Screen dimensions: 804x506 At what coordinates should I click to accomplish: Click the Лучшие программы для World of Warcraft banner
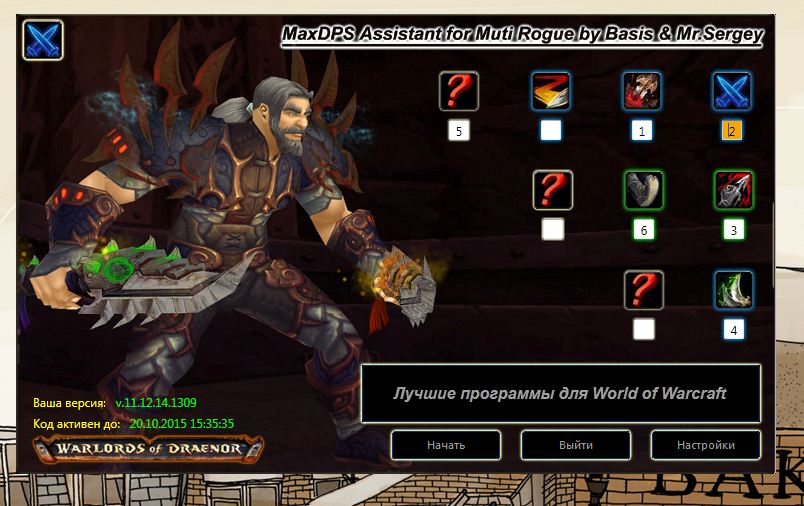(x=560, y=393)
